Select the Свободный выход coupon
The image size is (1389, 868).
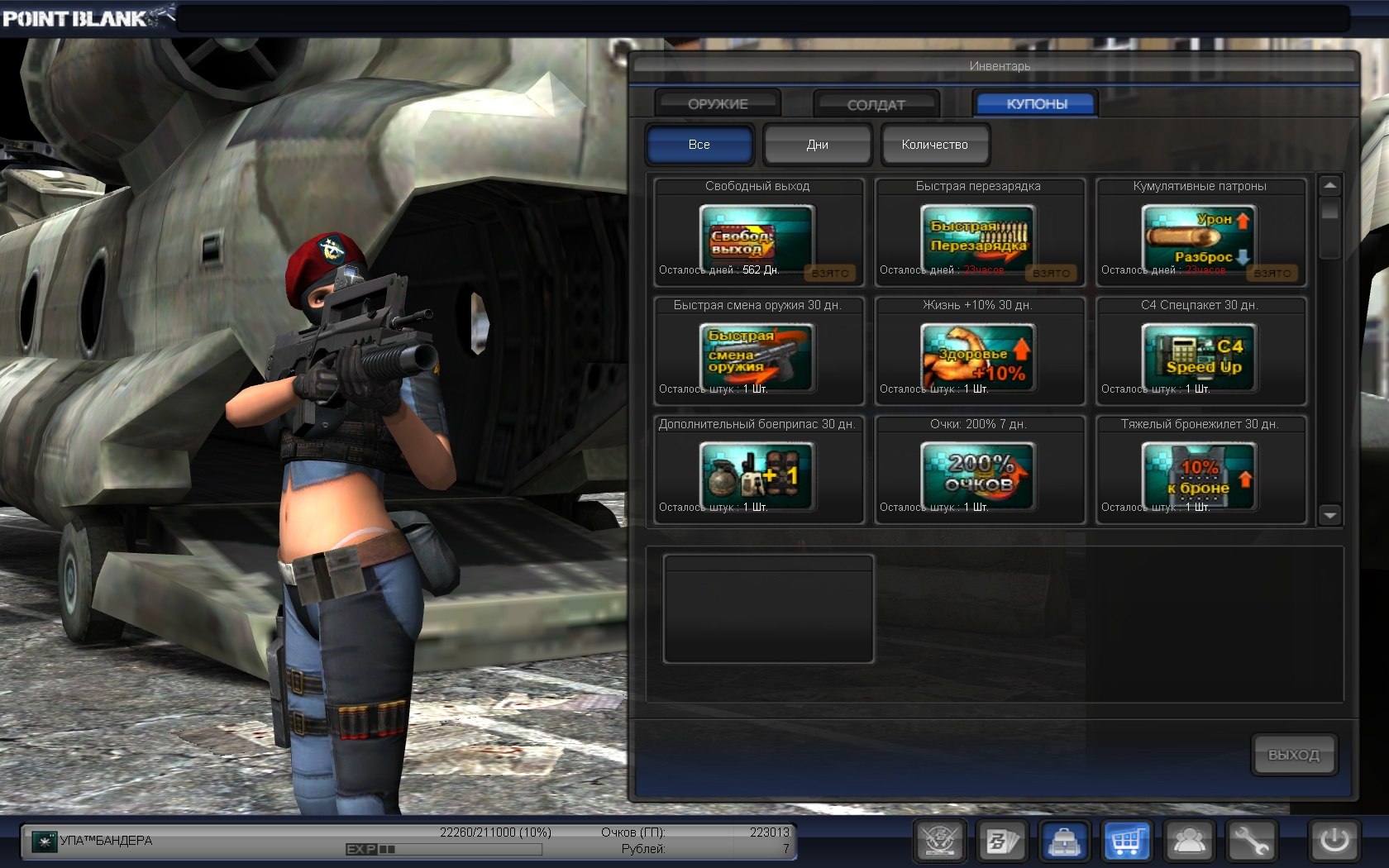click(x=757, y=238)
